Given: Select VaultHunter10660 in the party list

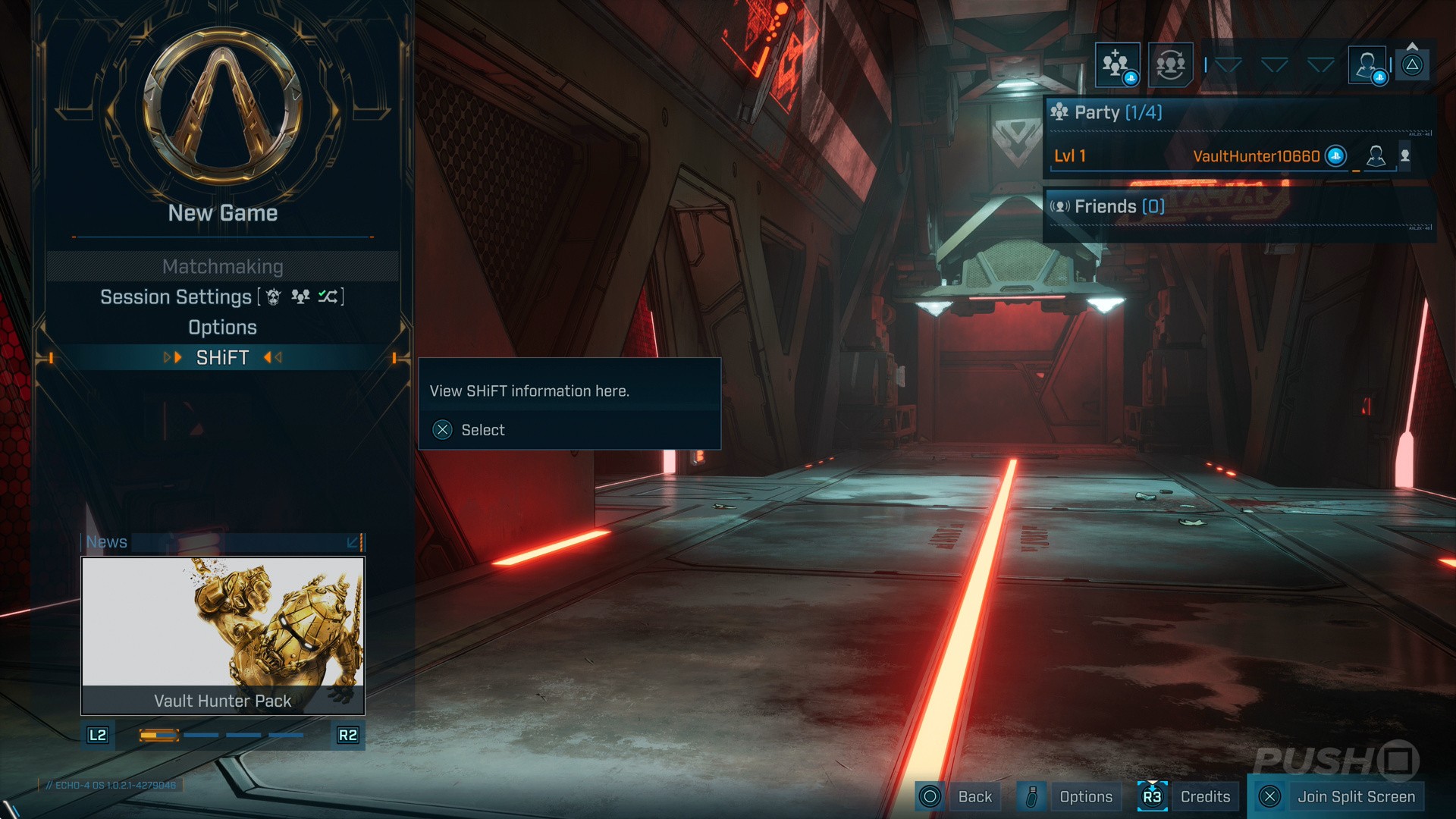Looking at the screenshot, I should (1256, 156).
